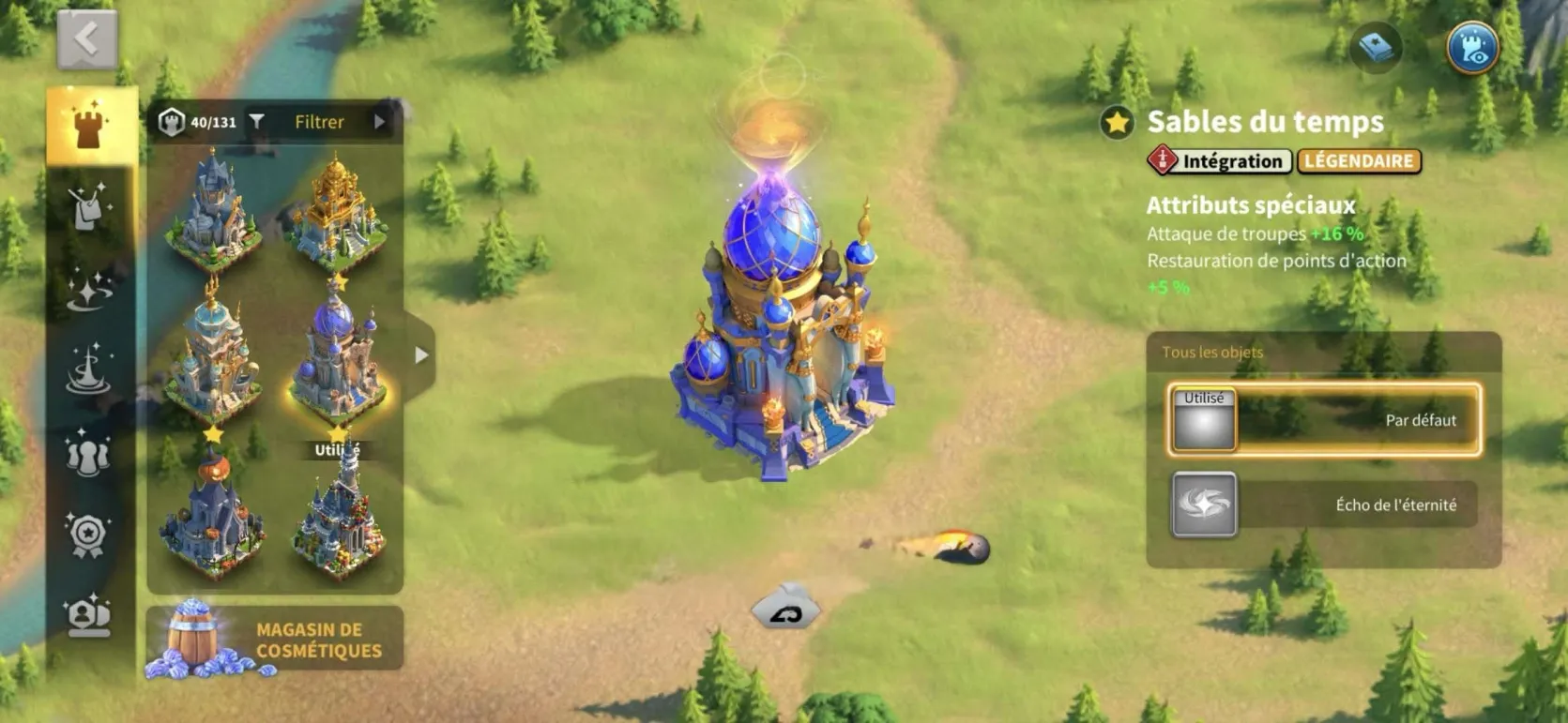Choose the pumpkin-topped Halloween castle skin
This screenshot has height=723, width=1568.
click(213, 511)
